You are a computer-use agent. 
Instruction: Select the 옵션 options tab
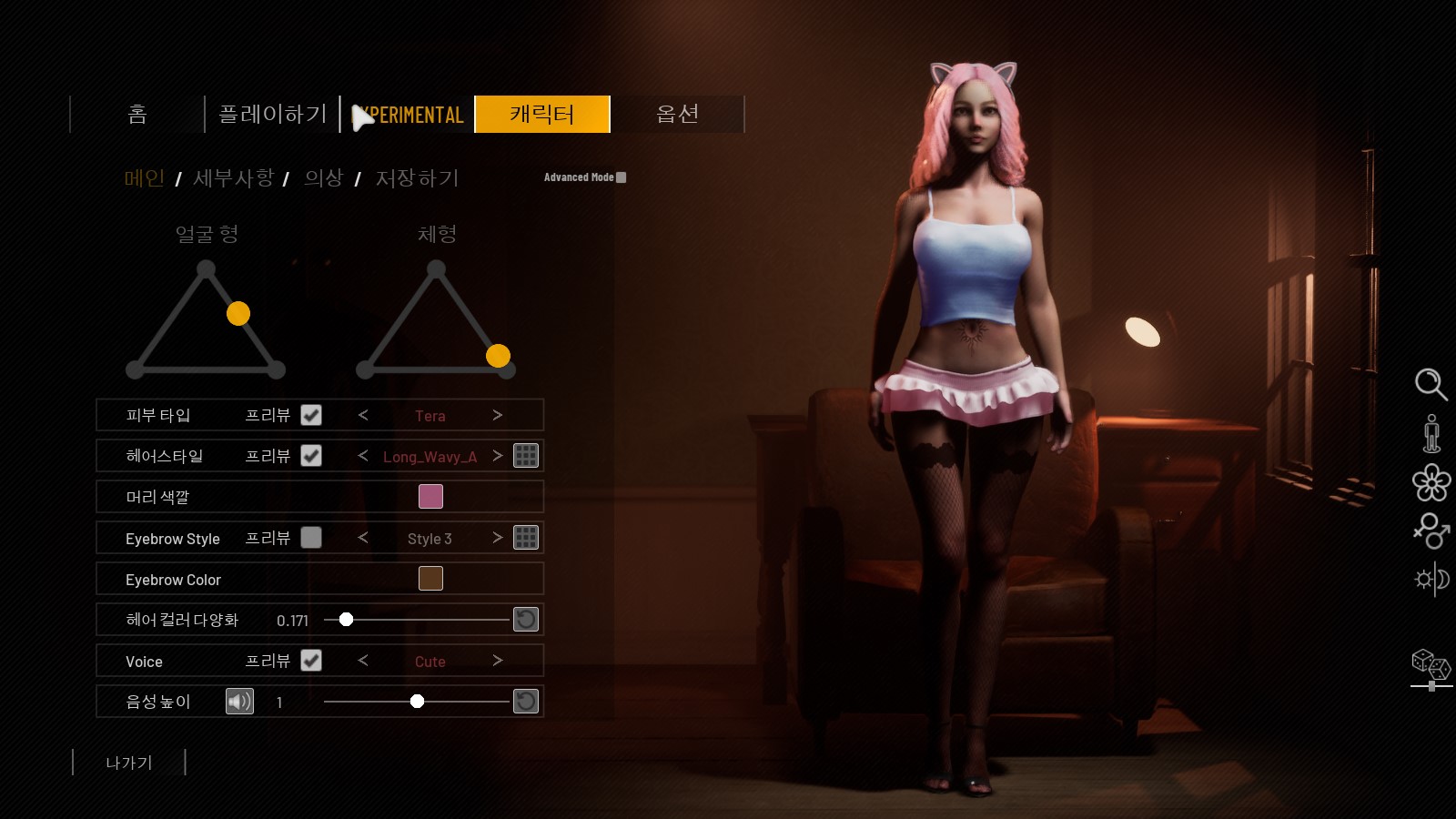pos(678,115)
